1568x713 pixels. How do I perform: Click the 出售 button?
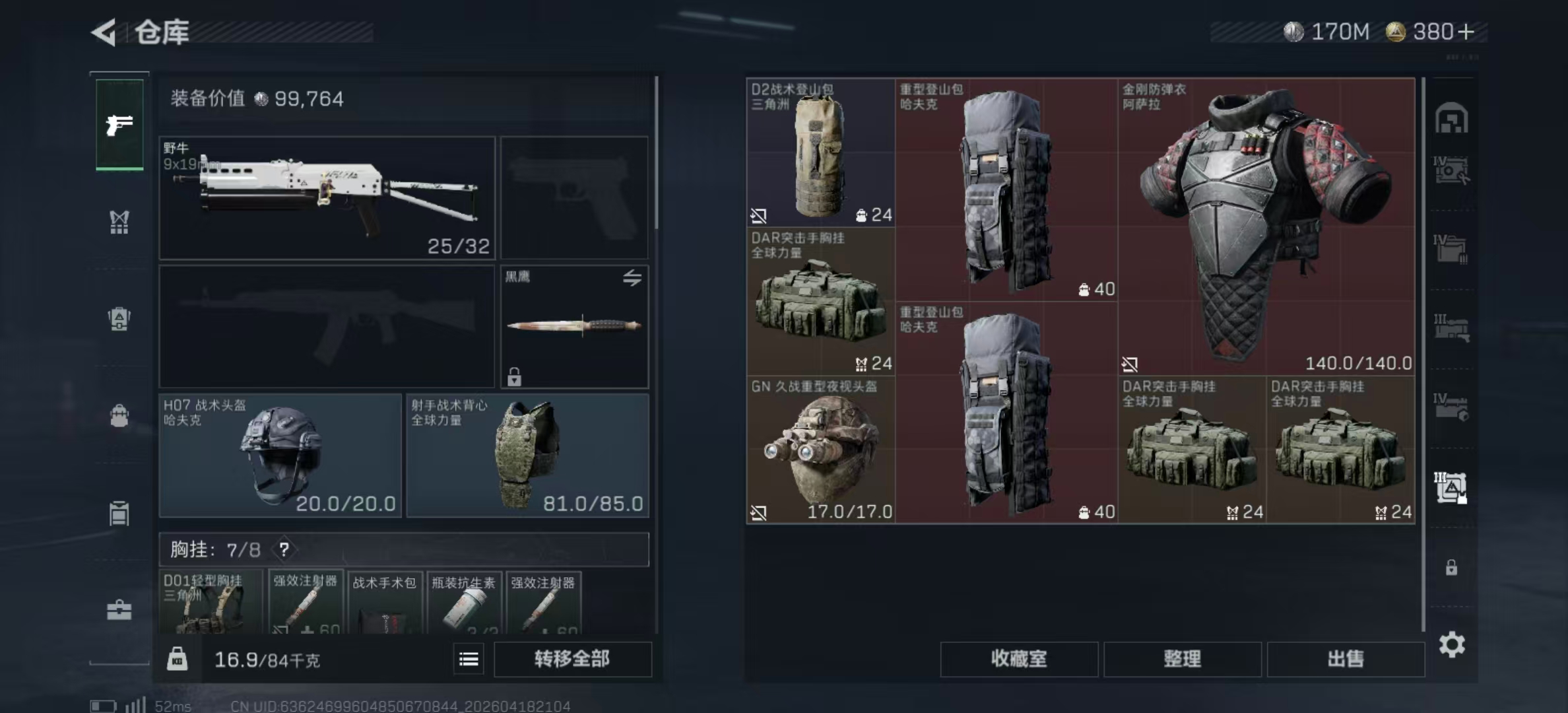[x=1346, y=659]
